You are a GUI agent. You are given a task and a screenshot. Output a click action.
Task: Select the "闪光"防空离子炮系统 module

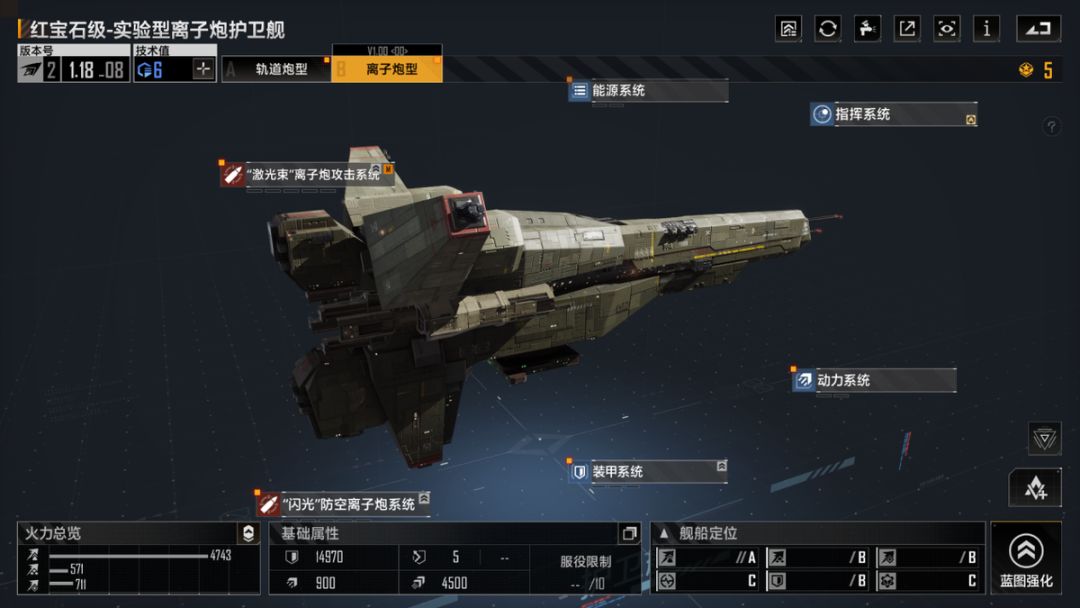(342, 504)
